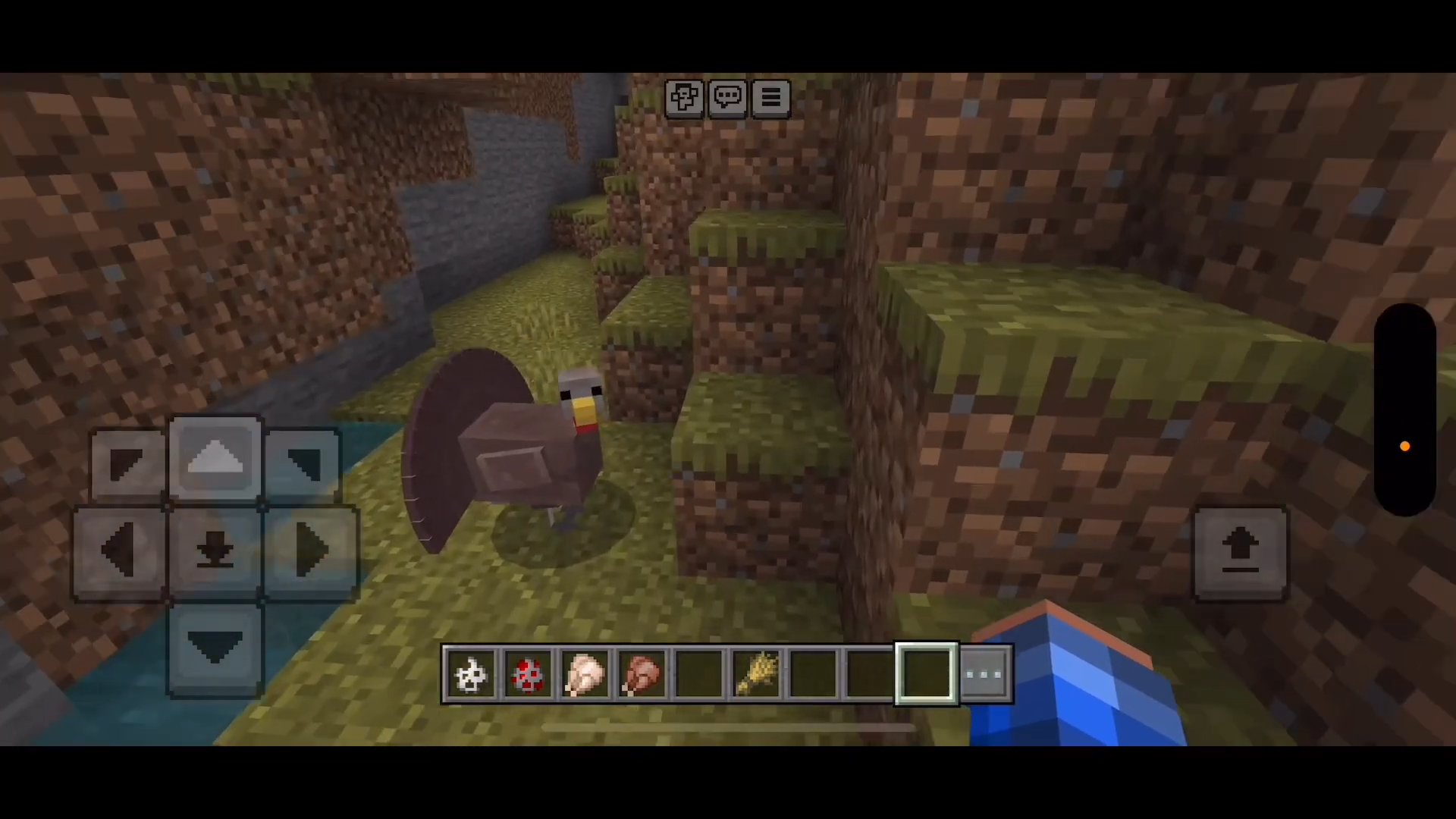The width and height of the screenshot is (1456, 819).
Task: Open the emote menu button
Action: click(x=684, y=98)
